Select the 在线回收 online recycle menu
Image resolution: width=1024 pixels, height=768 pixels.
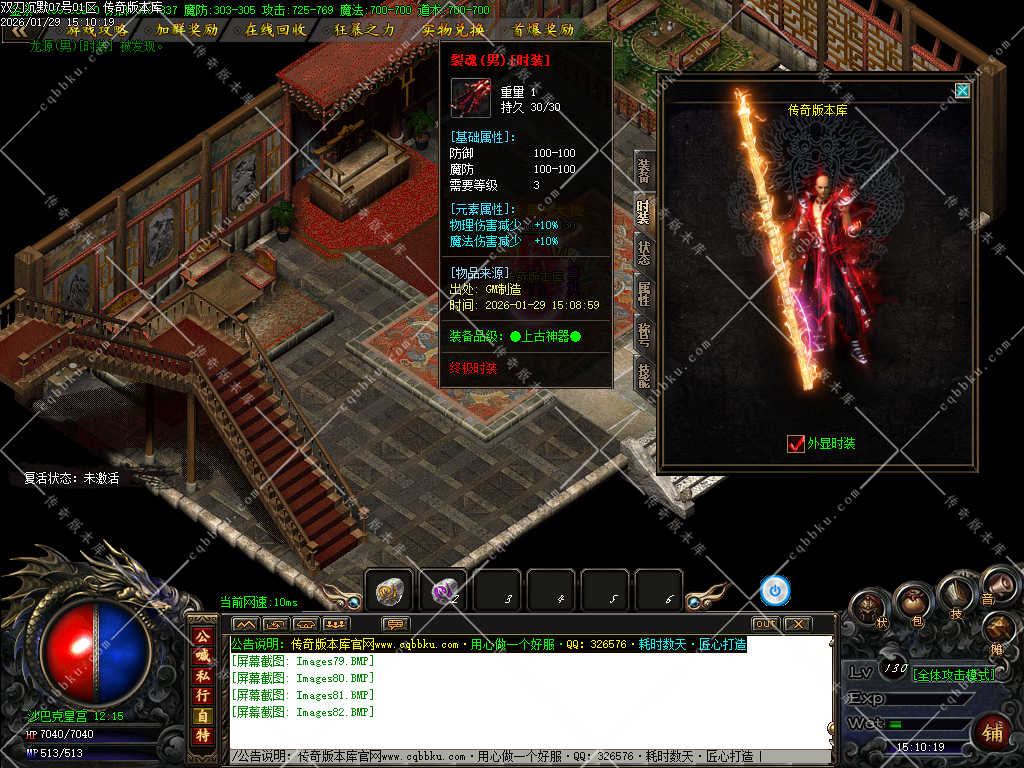(276, 30)
